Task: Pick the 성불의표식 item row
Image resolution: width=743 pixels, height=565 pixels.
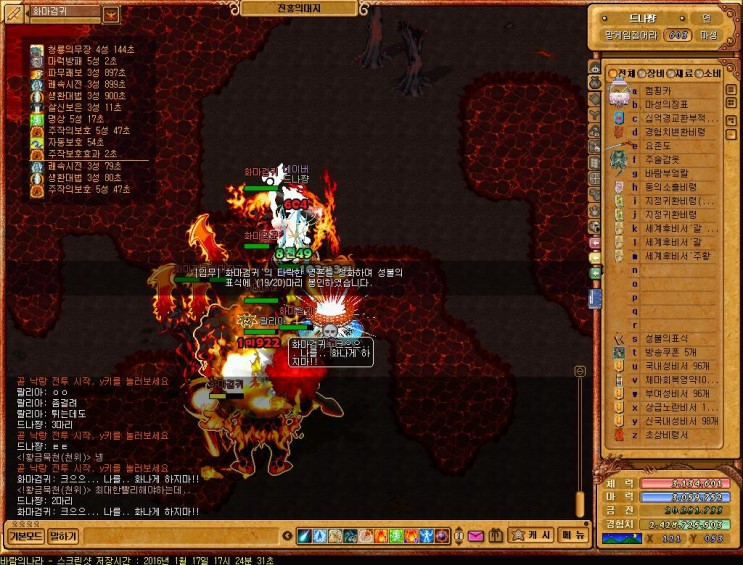Action: pos(667,337)
